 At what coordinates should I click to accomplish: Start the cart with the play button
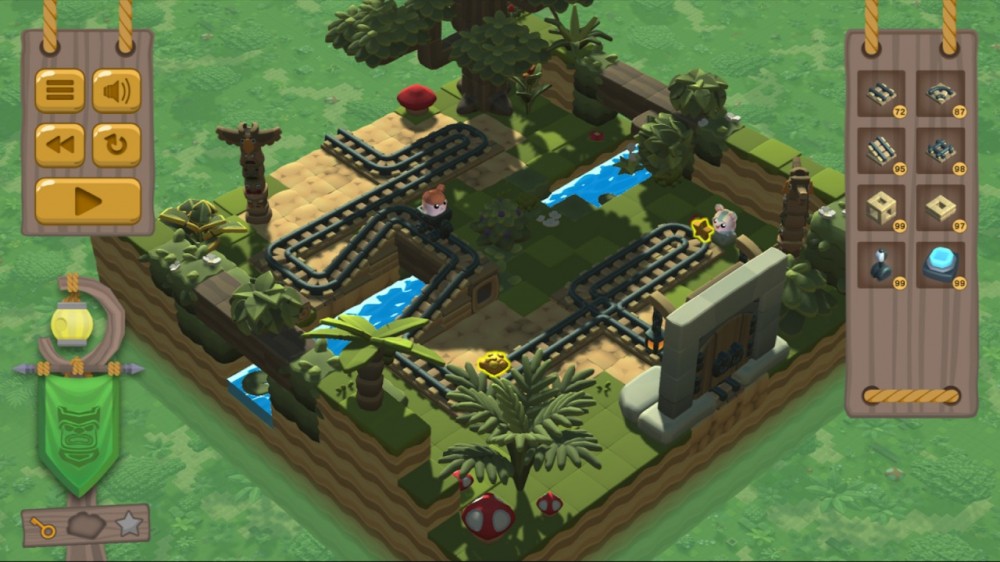(x=88, y=201)
